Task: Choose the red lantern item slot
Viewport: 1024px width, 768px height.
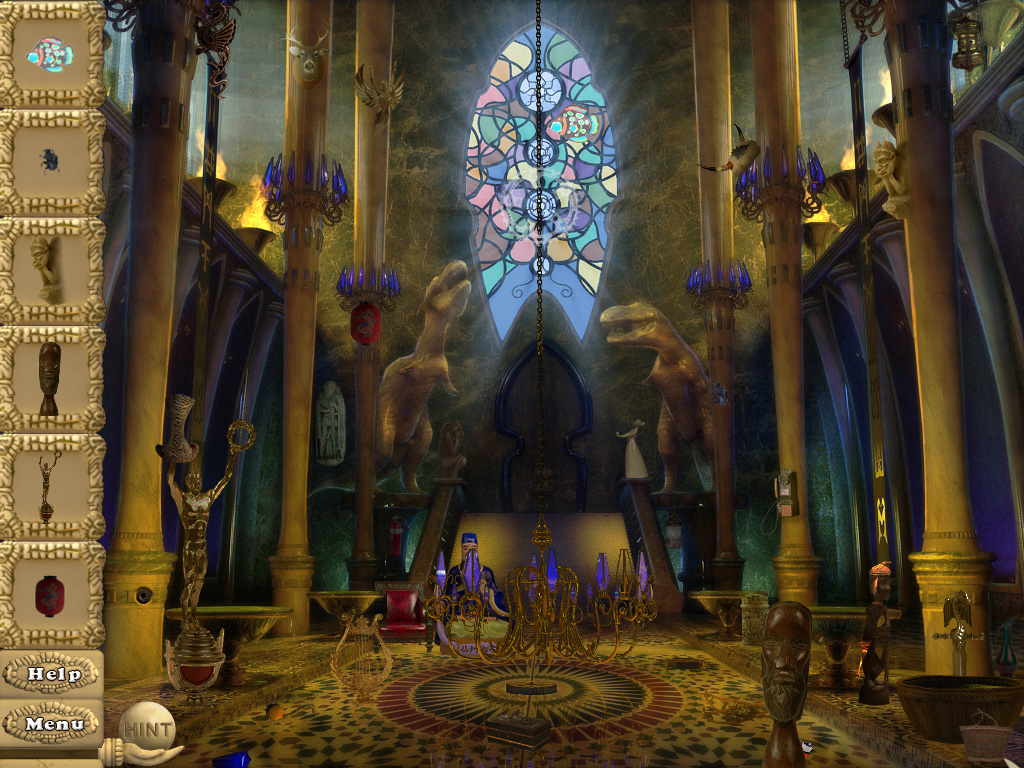Action: tap(51, 595)
